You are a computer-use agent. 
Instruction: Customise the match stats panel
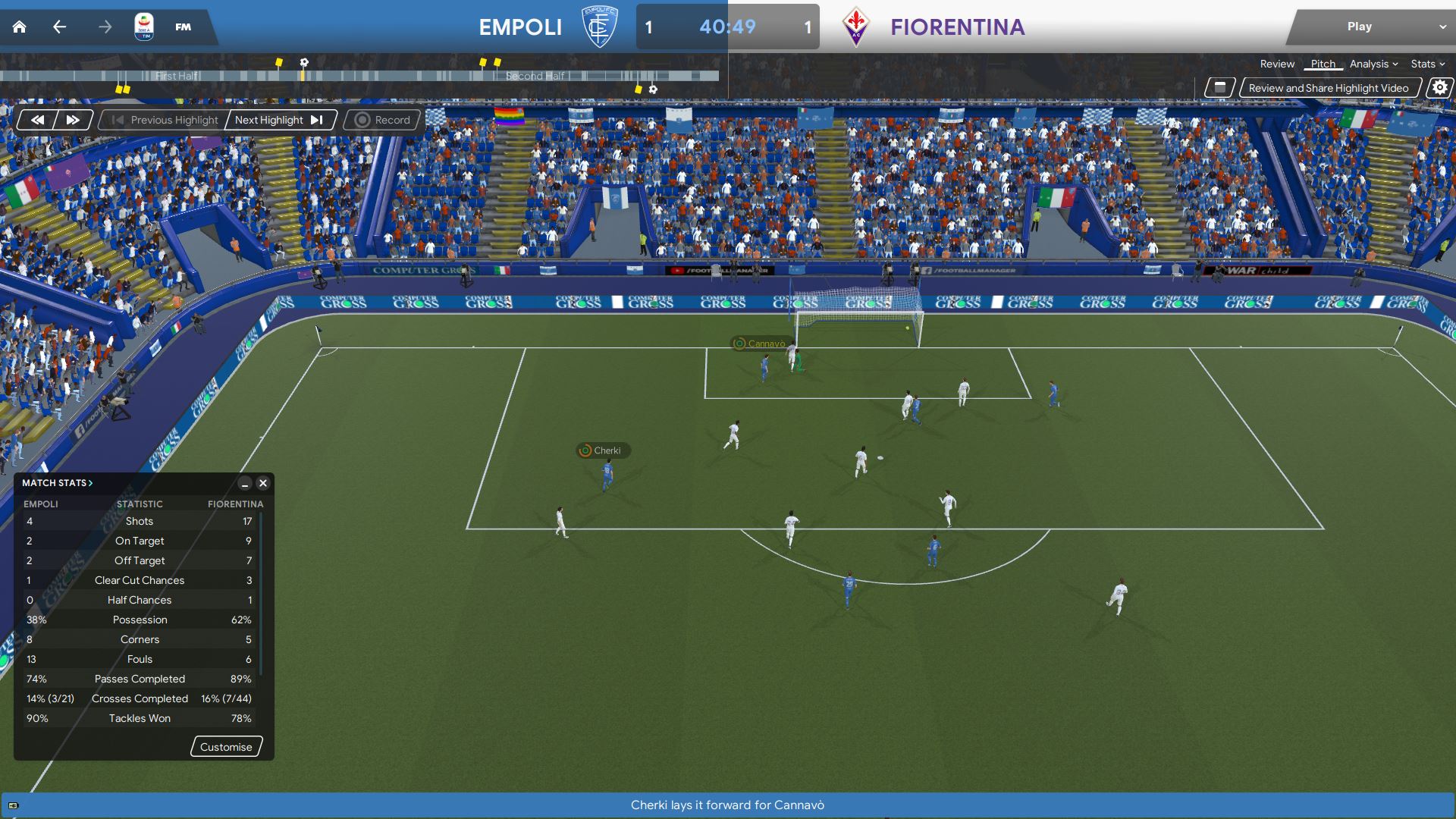(226, 747)
